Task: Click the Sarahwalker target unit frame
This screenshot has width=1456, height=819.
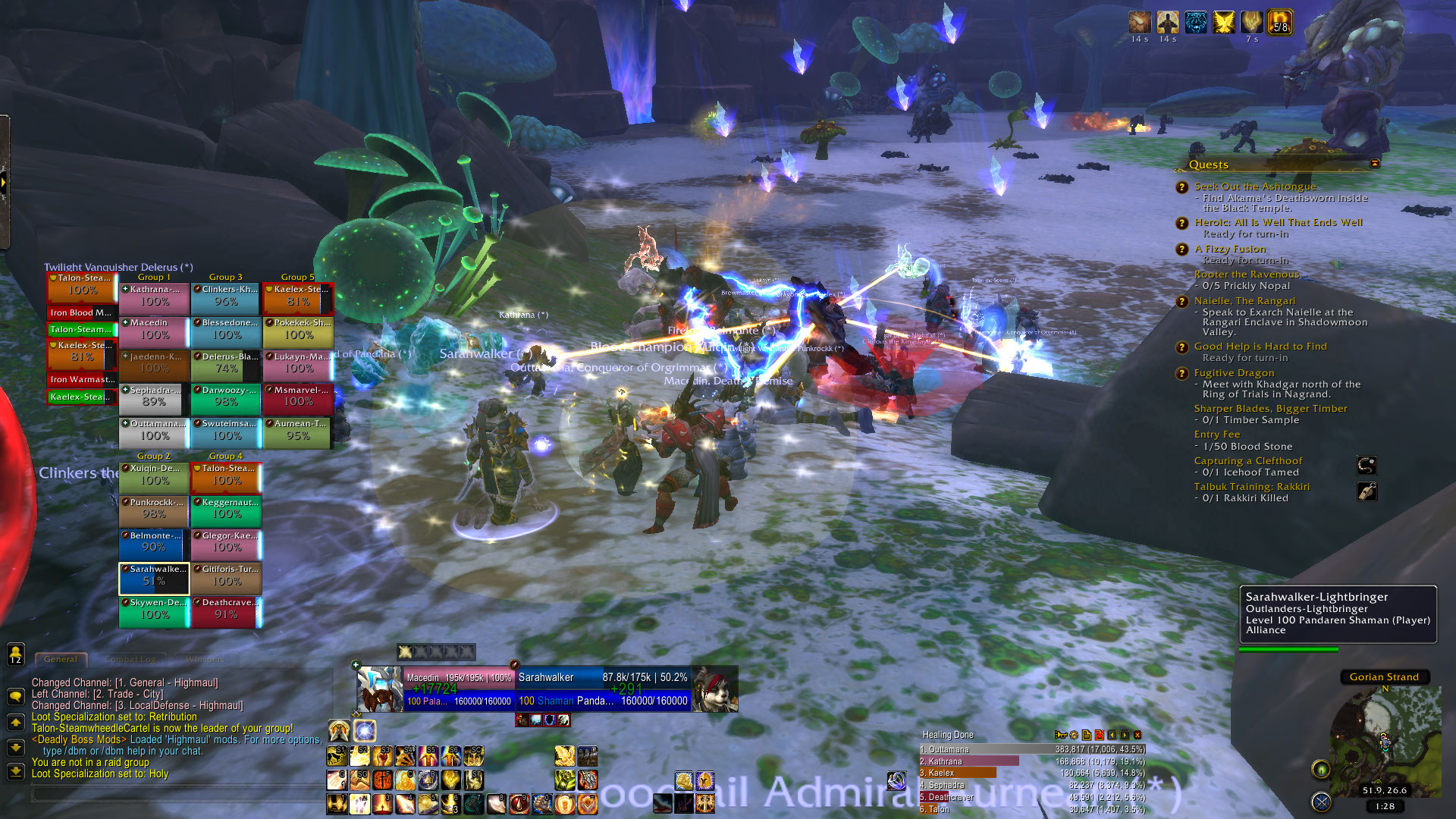Action: click(x=603, y=689)
